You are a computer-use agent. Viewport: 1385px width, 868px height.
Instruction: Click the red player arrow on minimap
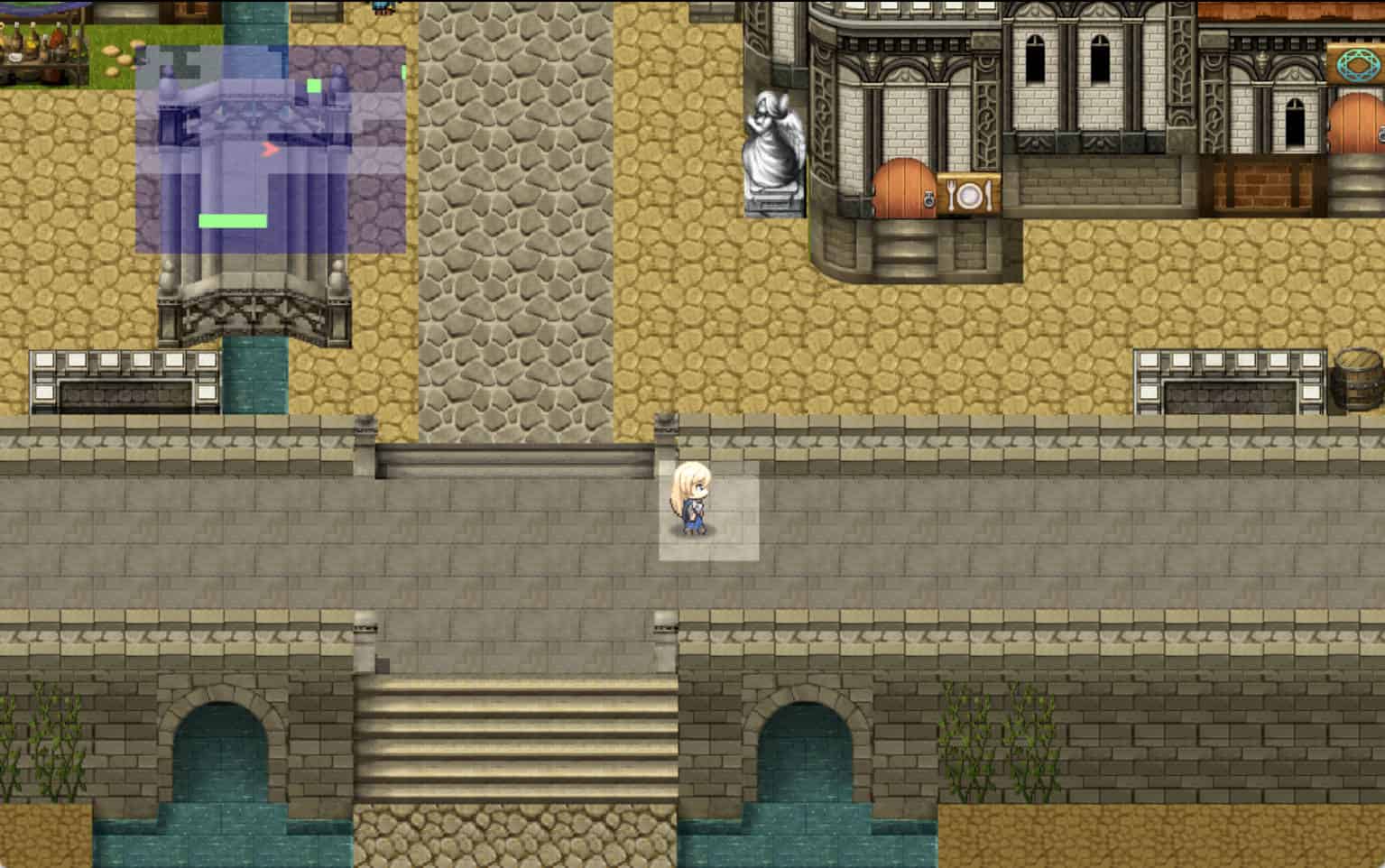click(270, 150)
